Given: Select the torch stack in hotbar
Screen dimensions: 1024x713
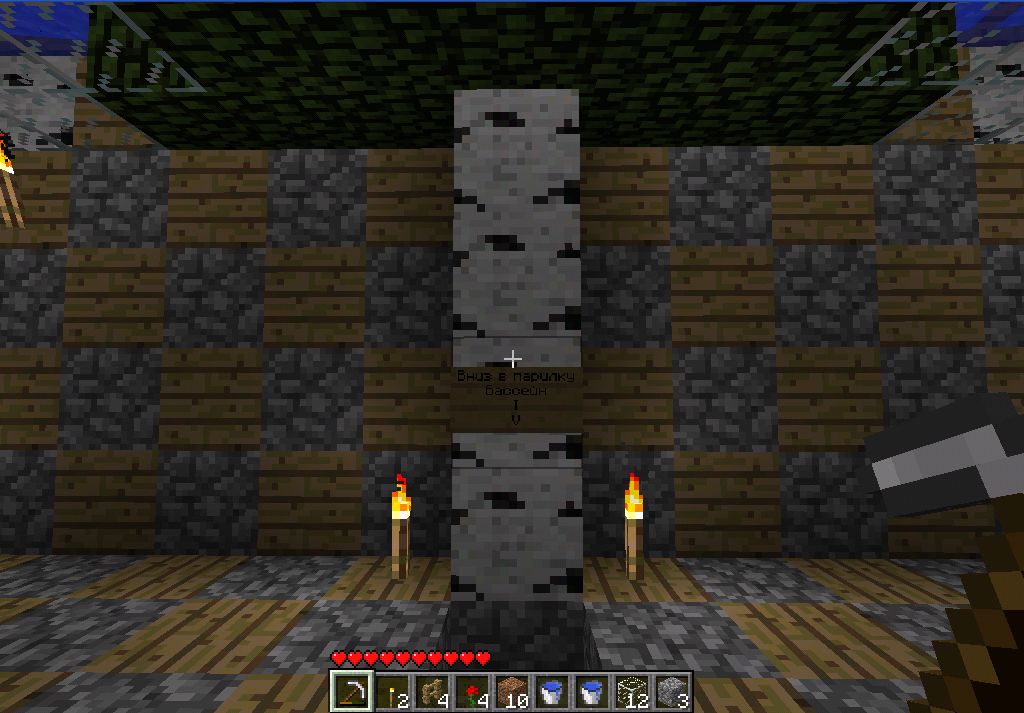Looking at the screenshot, I should (392, 691).
